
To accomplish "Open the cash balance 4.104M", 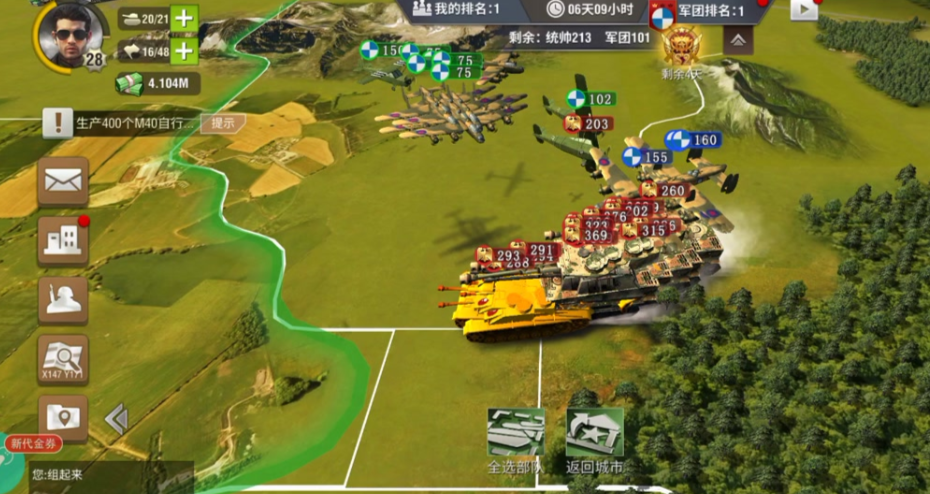I will 157,84.
